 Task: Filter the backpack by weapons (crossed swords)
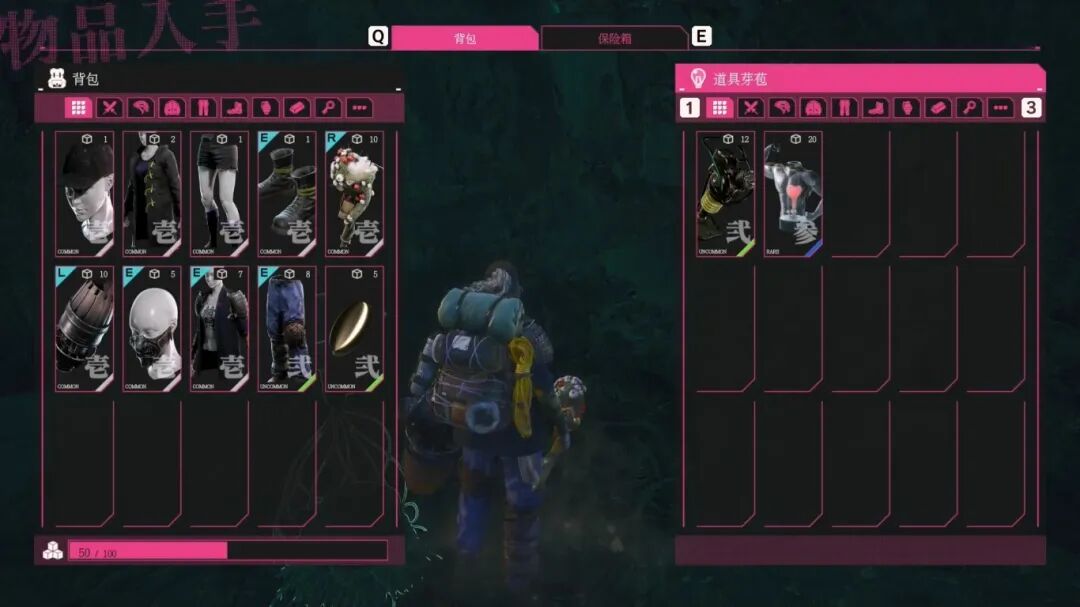(x=110, y=108)
